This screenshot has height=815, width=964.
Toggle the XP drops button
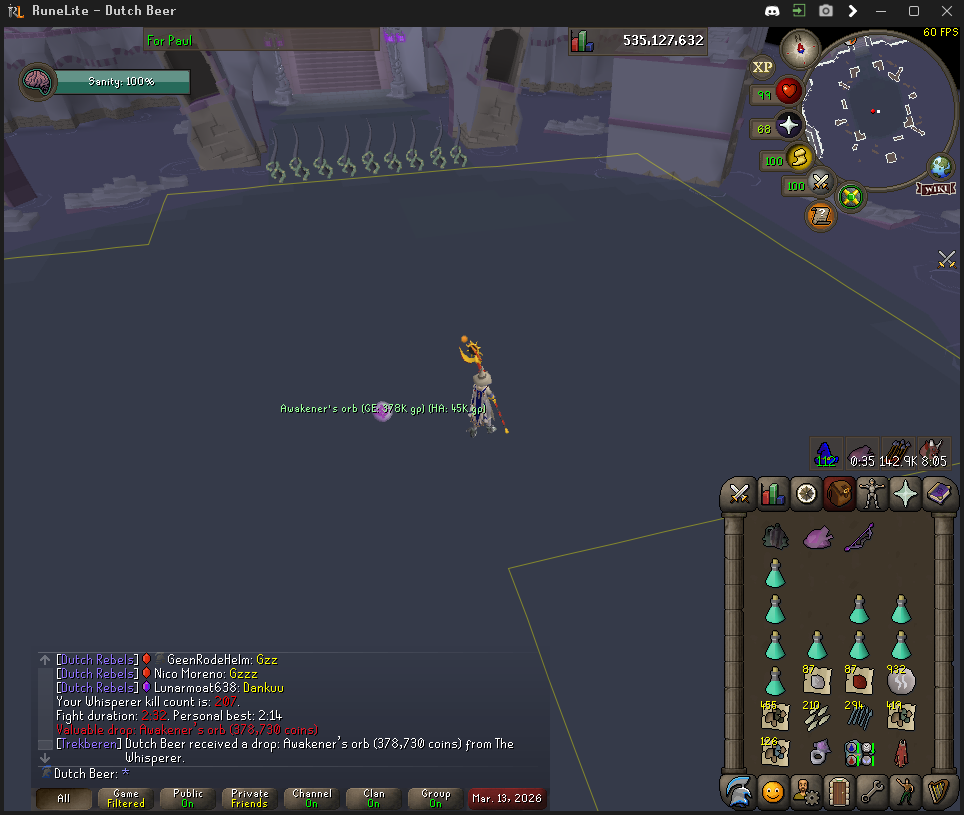pos(763,67)
